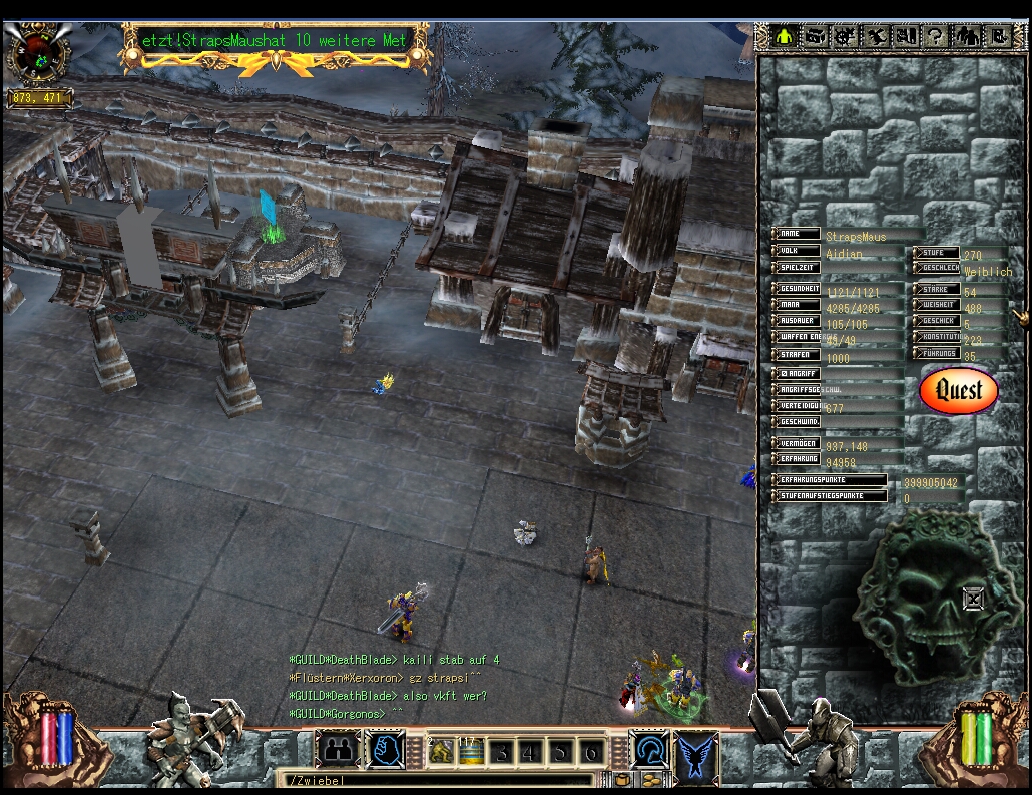Open the treasure chest inventory tab

coord(815,37)
